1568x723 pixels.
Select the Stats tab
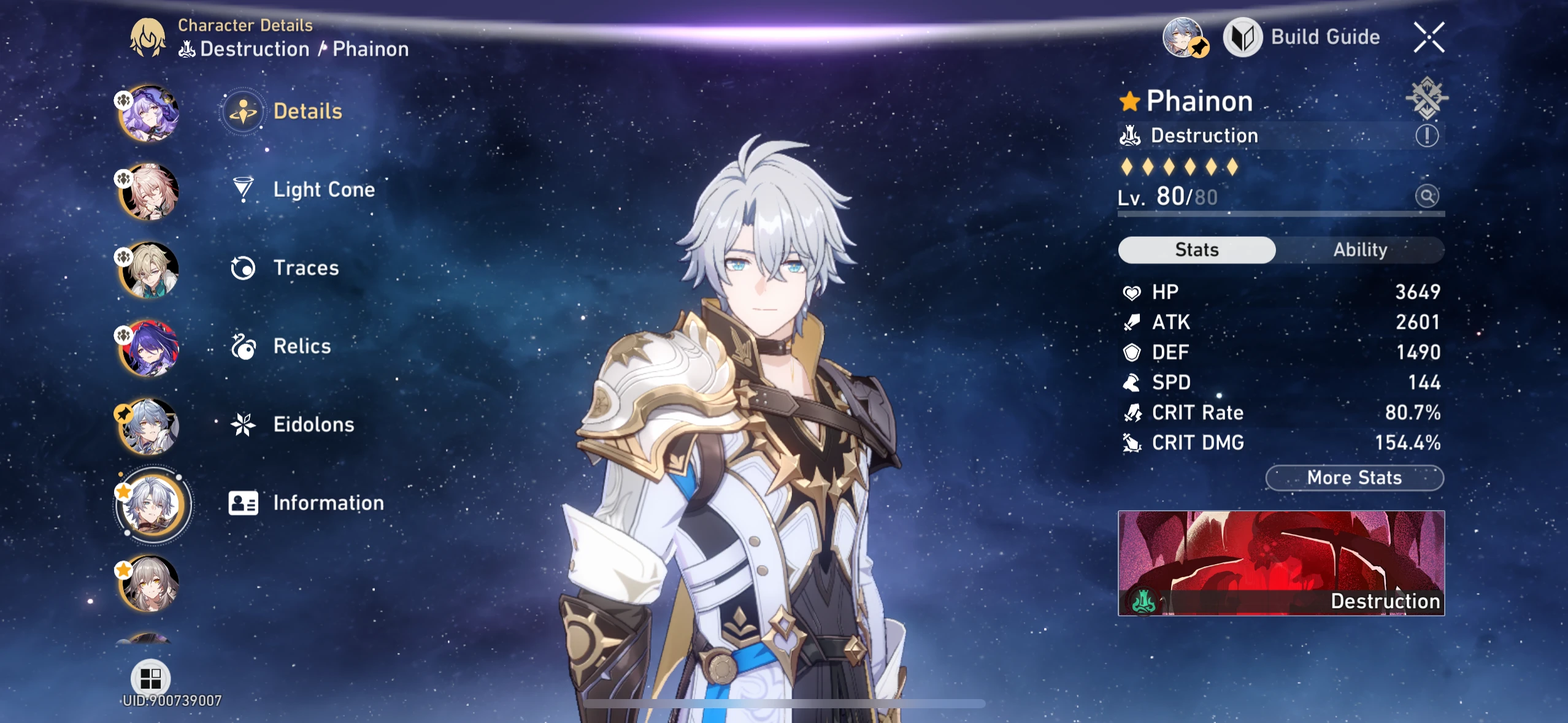click(1196, 250)
